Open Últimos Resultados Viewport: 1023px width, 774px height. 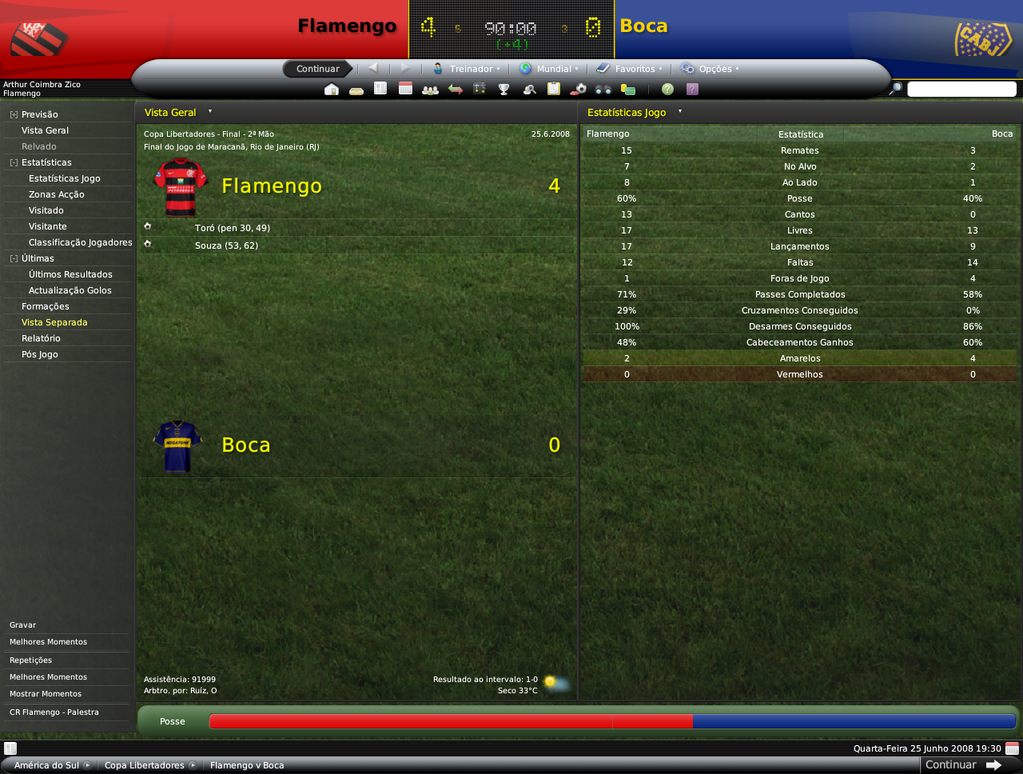tap(70, 274)
